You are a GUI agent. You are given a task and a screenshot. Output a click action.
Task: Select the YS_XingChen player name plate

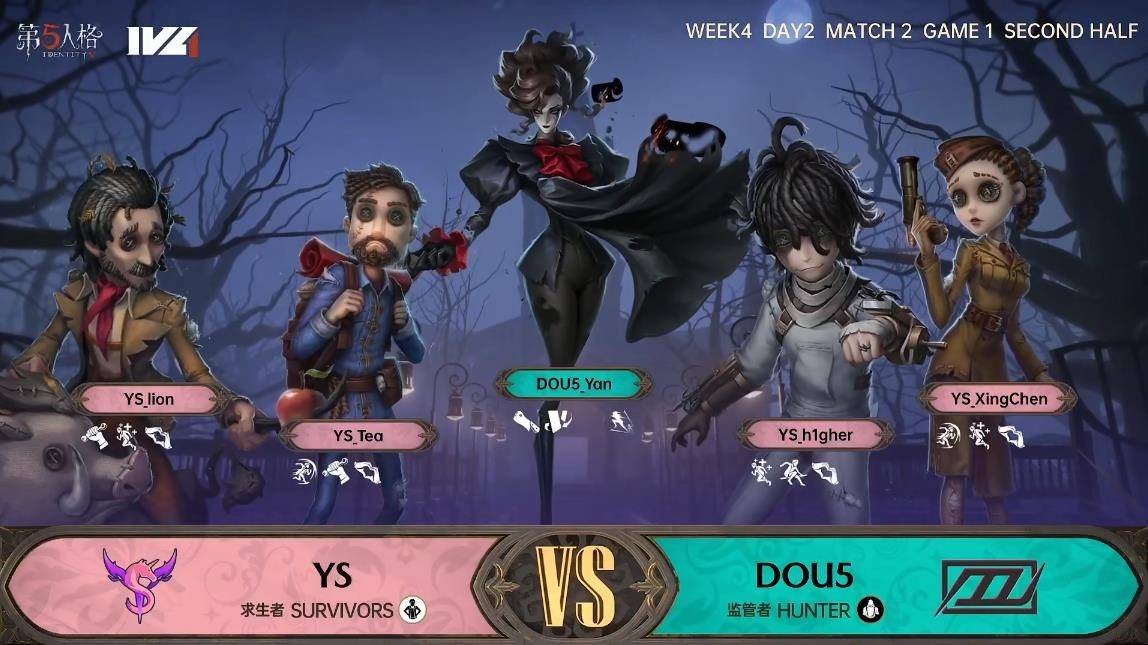click(999, 398)
